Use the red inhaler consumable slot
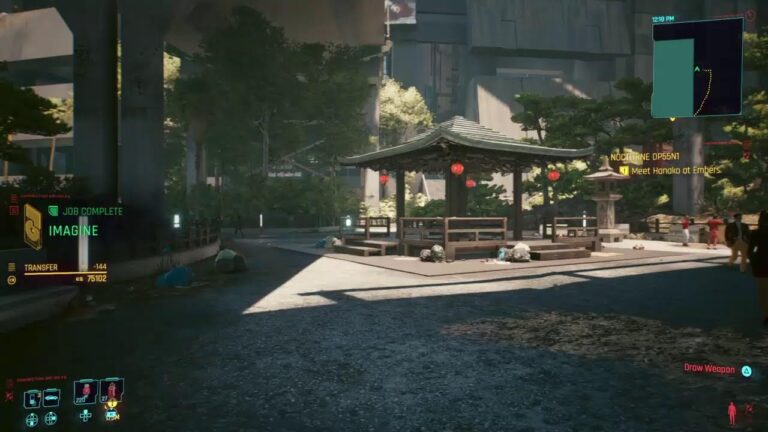This screenshot has height=432, width=768. click(85, 391)
